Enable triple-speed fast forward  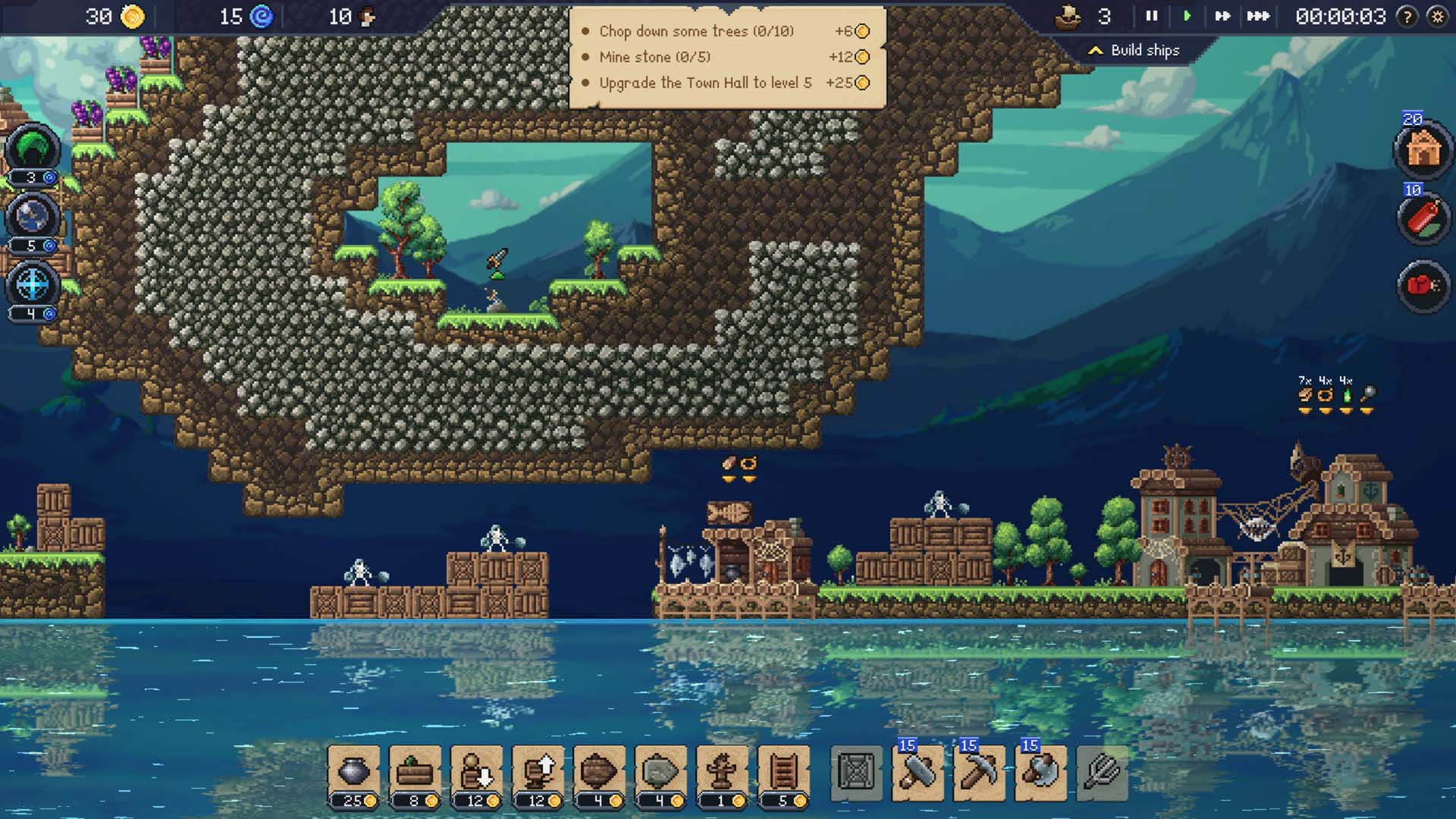click(x=1257, y=14)
